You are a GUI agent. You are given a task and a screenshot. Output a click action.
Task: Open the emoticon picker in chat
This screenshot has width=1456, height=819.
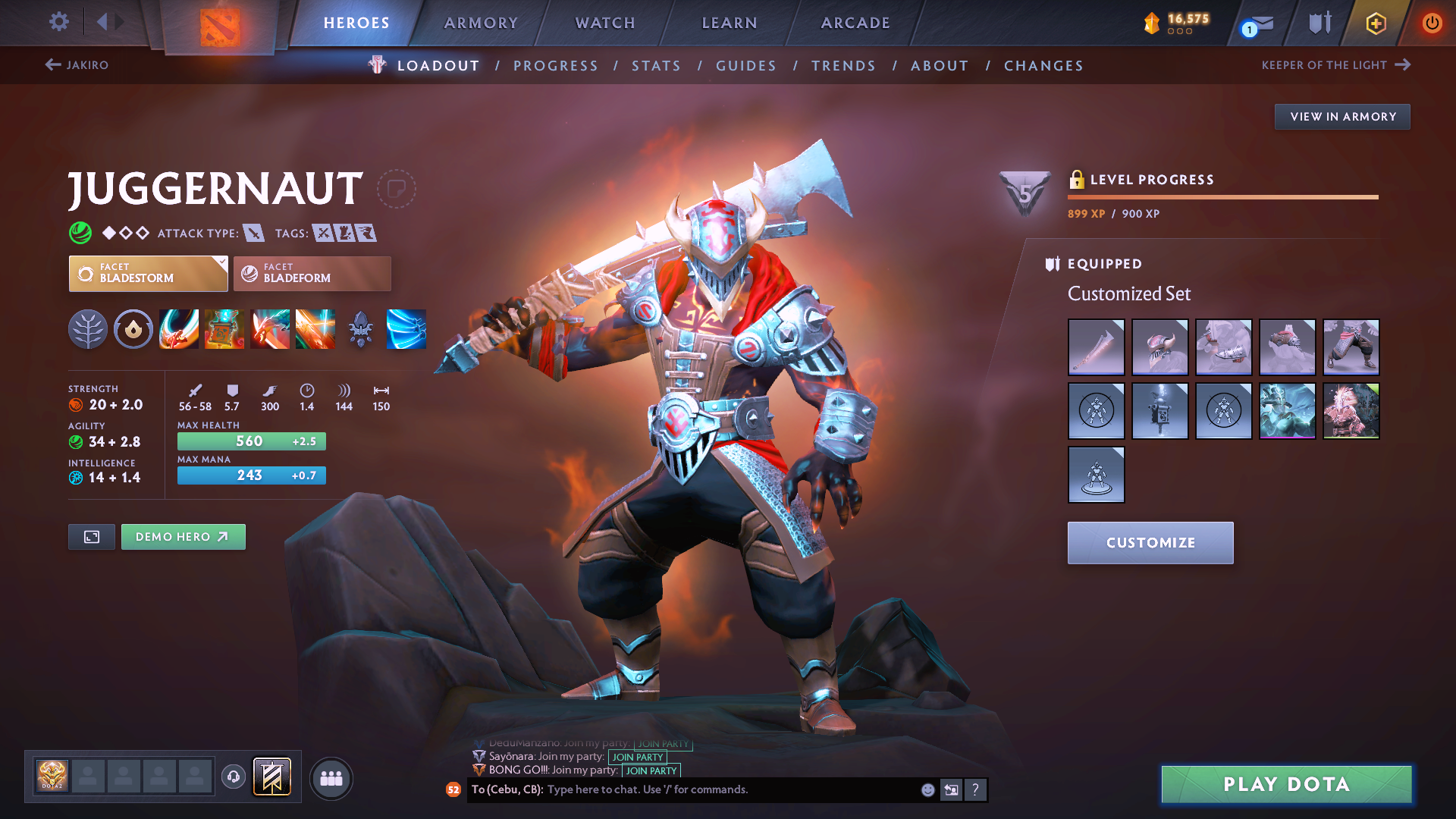click(927, 789)
